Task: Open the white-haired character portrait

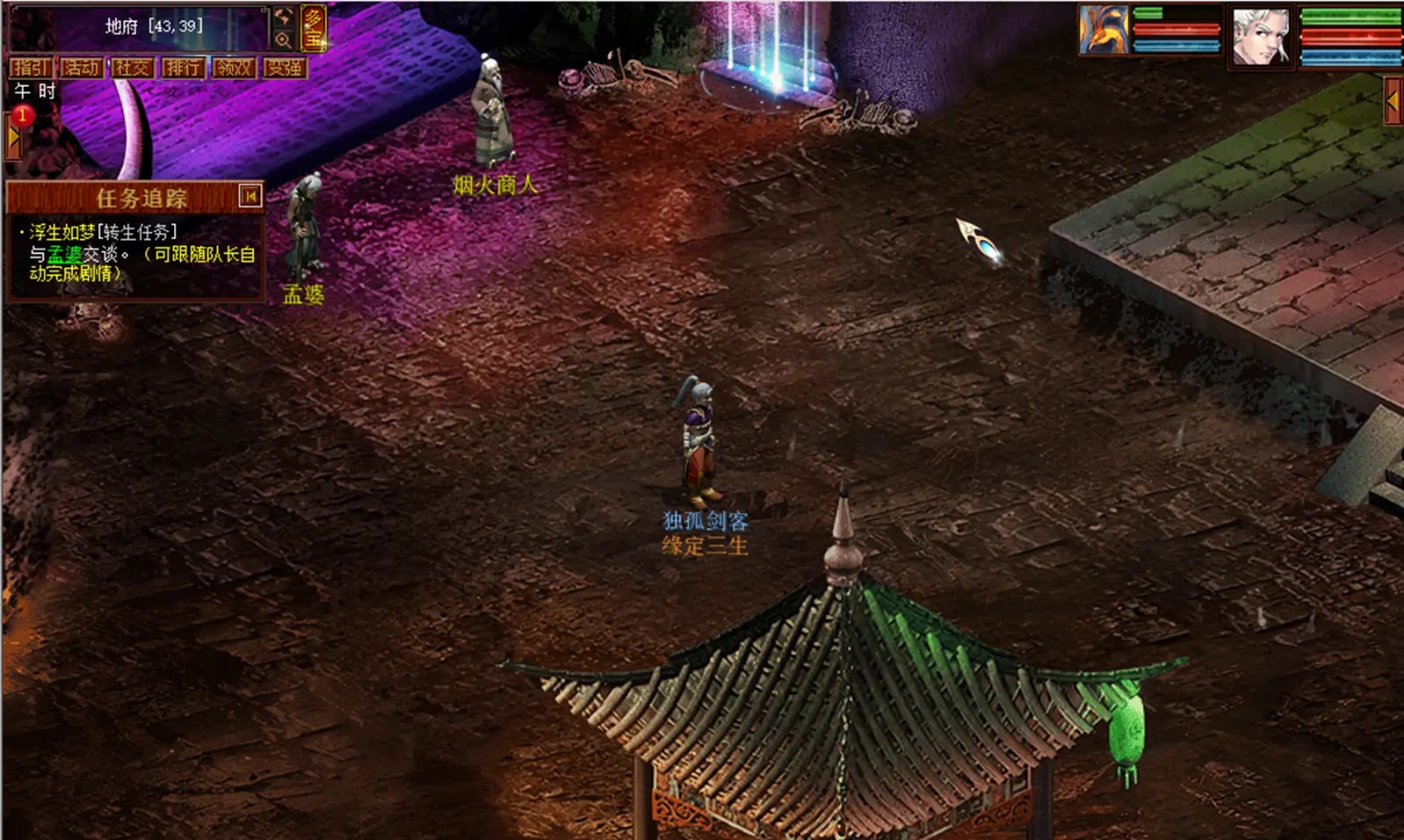Action: (x=1260, y=35)
